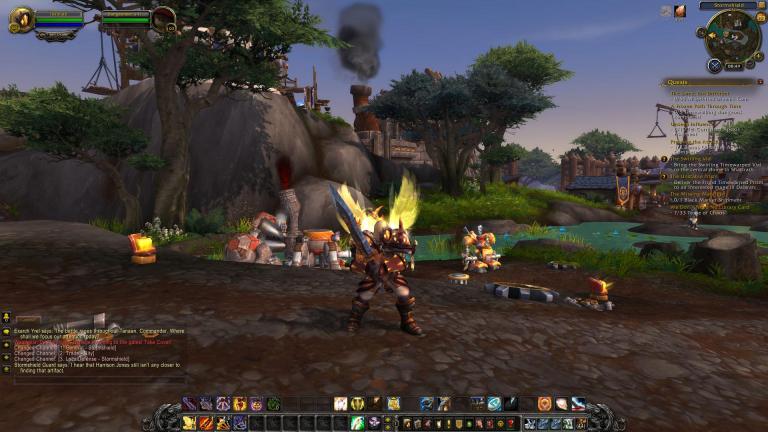
Task: Use the orange round shield ability
Action: point(544,404)
